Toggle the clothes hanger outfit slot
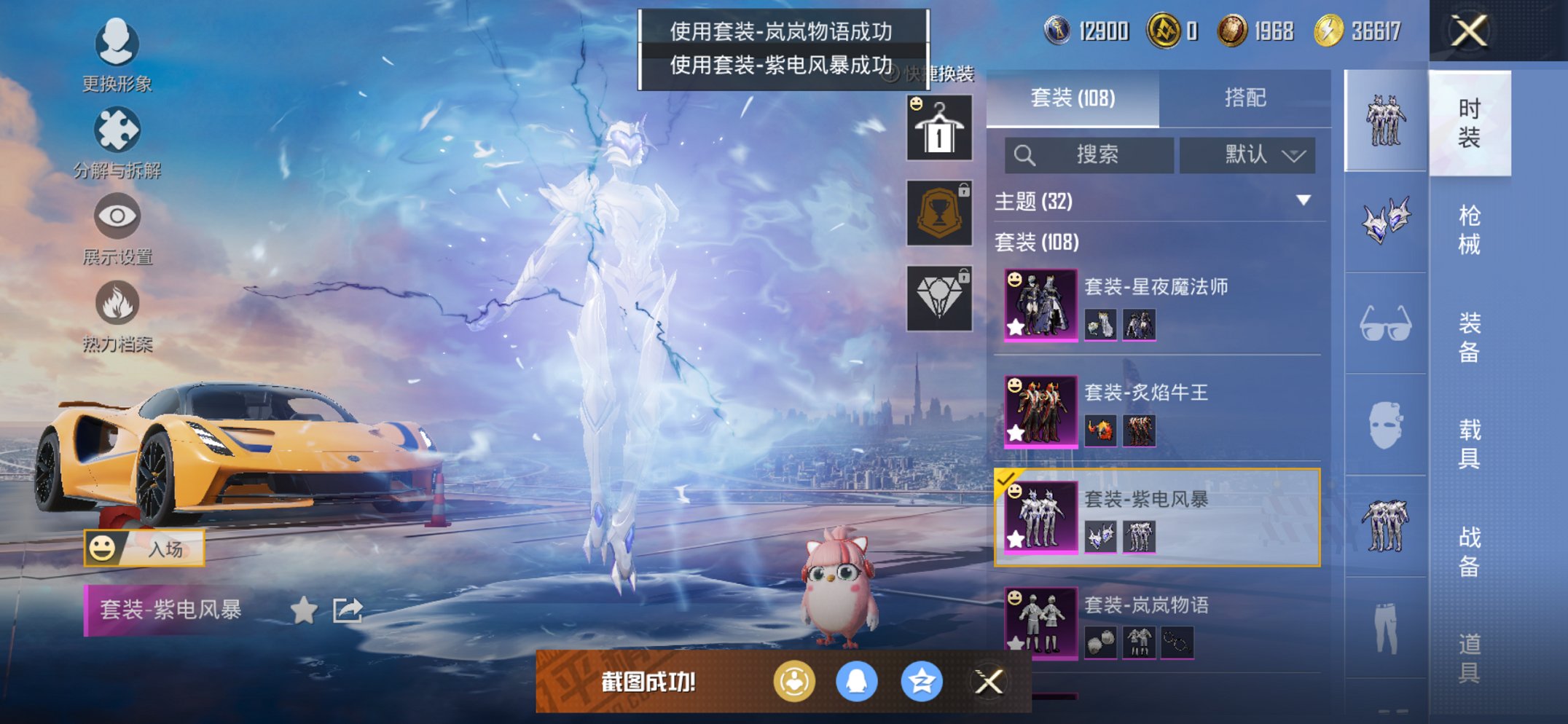Image resolution: width=1568 pixels, height=724 pixels. (x=939, y=127)
